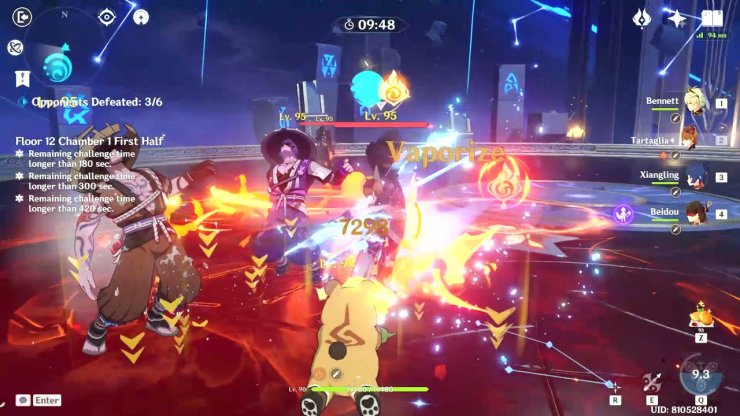Click the exit door icon
The image size is (740, 416).
click(x=22, y=16)
